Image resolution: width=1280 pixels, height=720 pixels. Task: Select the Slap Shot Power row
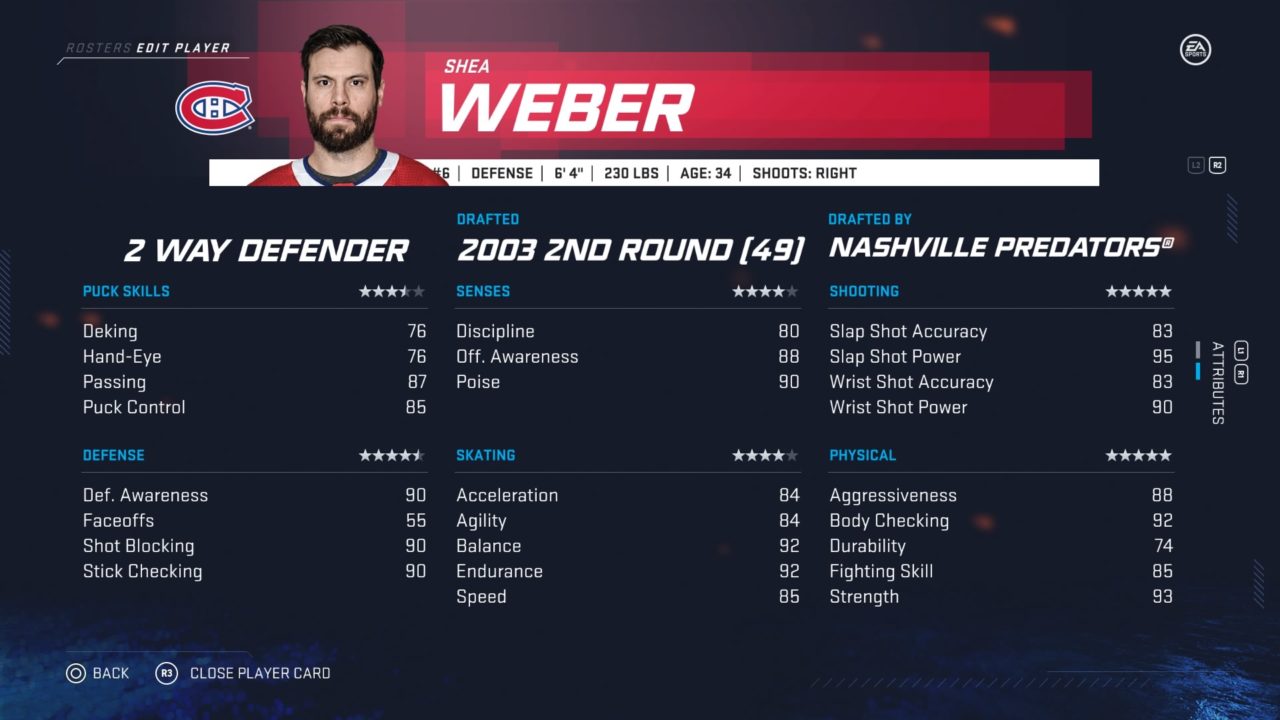point(1000,357)
